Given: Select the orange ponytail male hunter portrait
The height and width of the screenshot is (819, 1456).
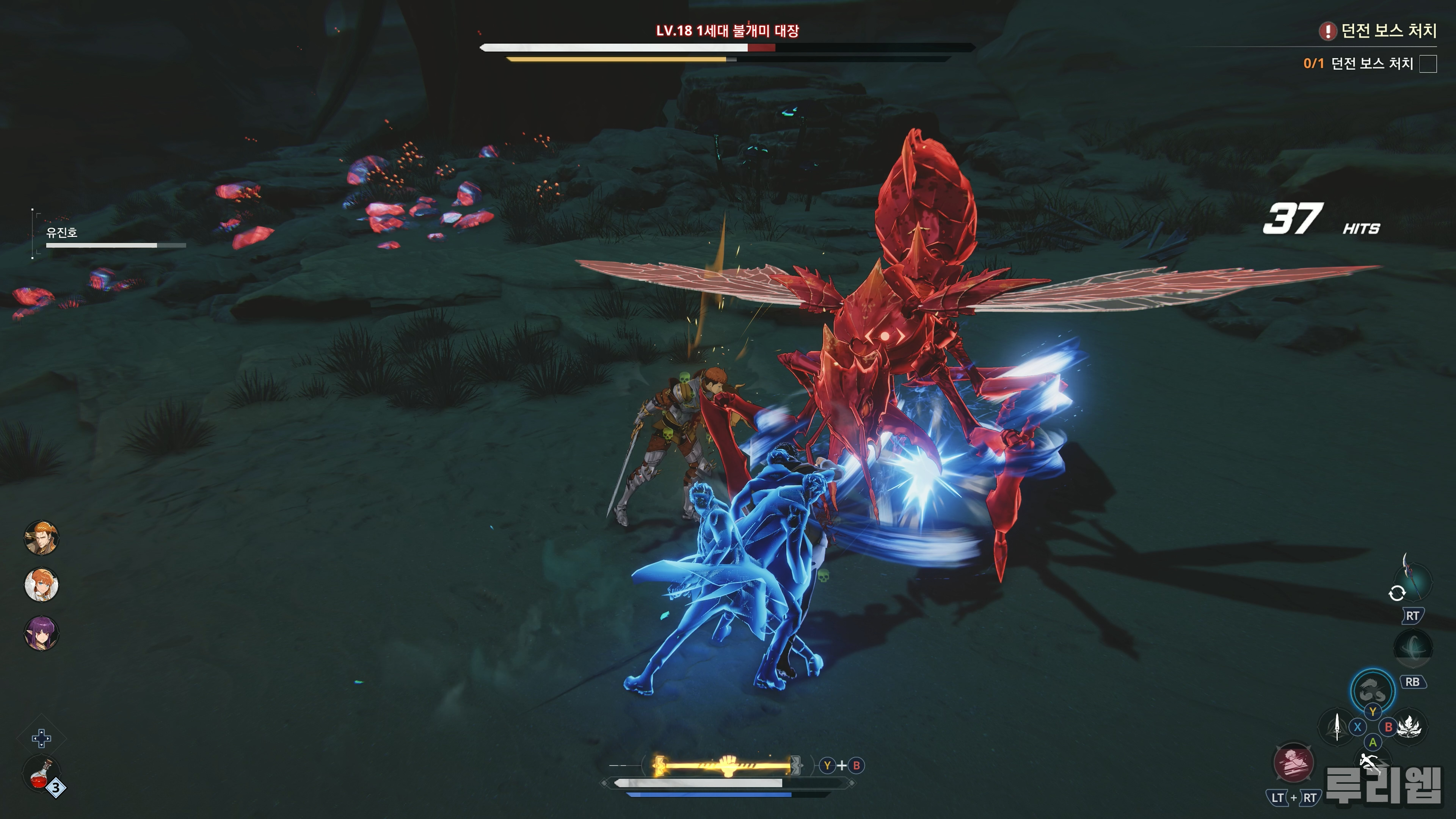Looking at the screenshot, I should click(41, 538).
